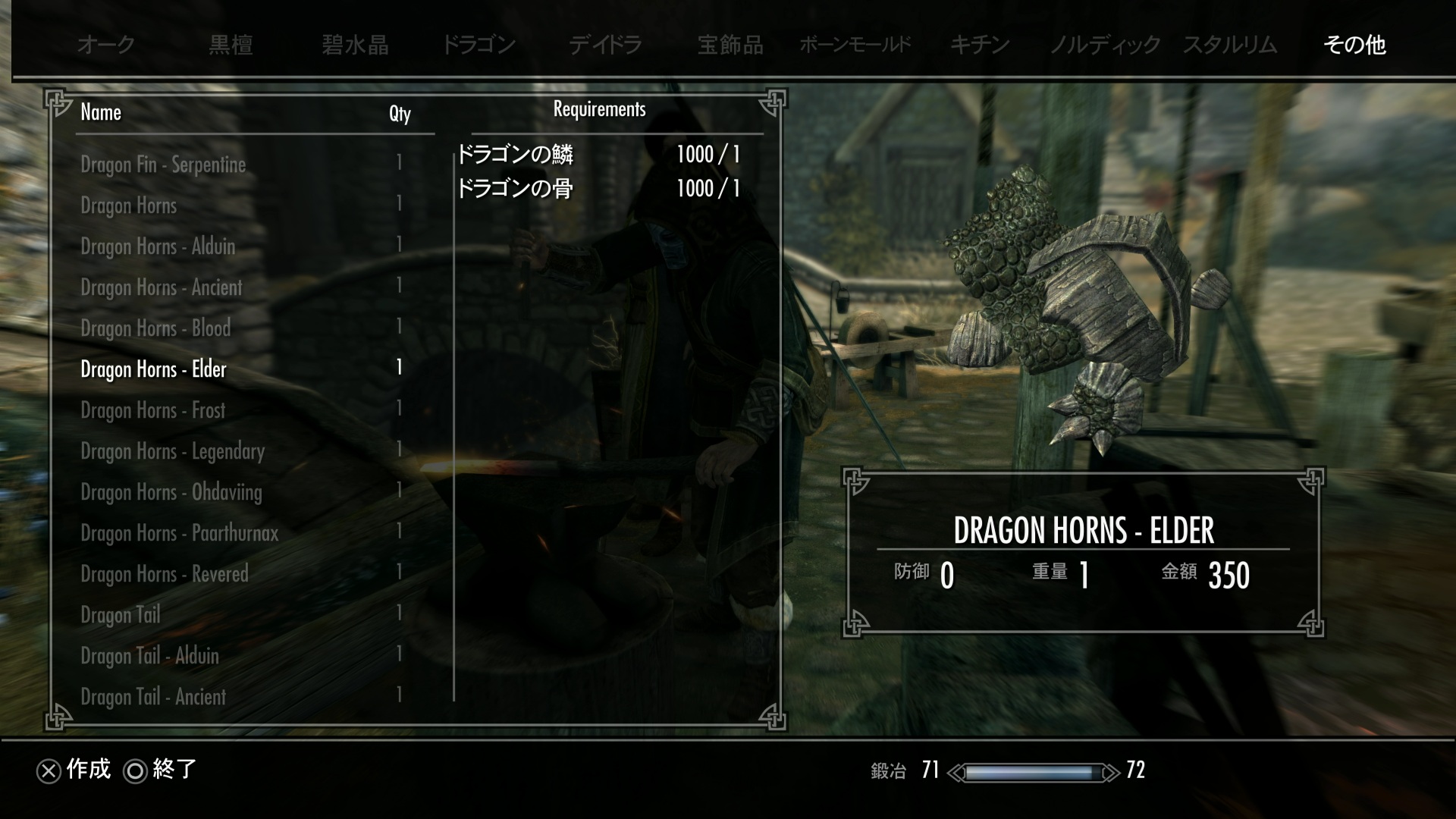Select the 碧水晶 crafting category
Image resolution: width=1456 pixels, height=819 pixels.
click(x=355, y=45)
